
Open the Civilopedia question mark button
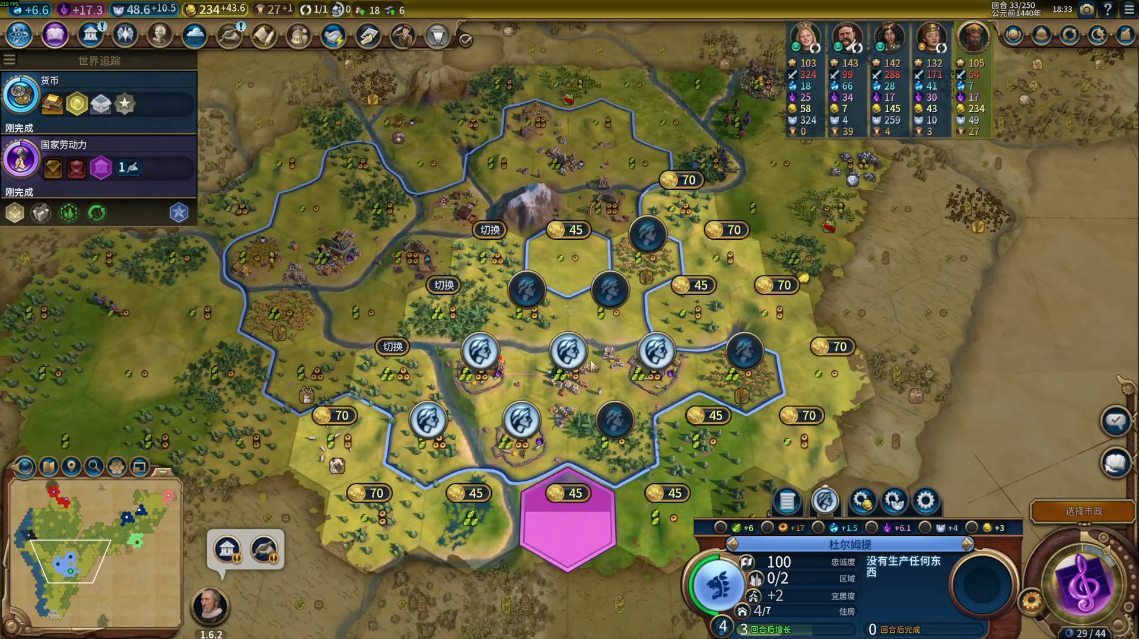pos(1107,9)
